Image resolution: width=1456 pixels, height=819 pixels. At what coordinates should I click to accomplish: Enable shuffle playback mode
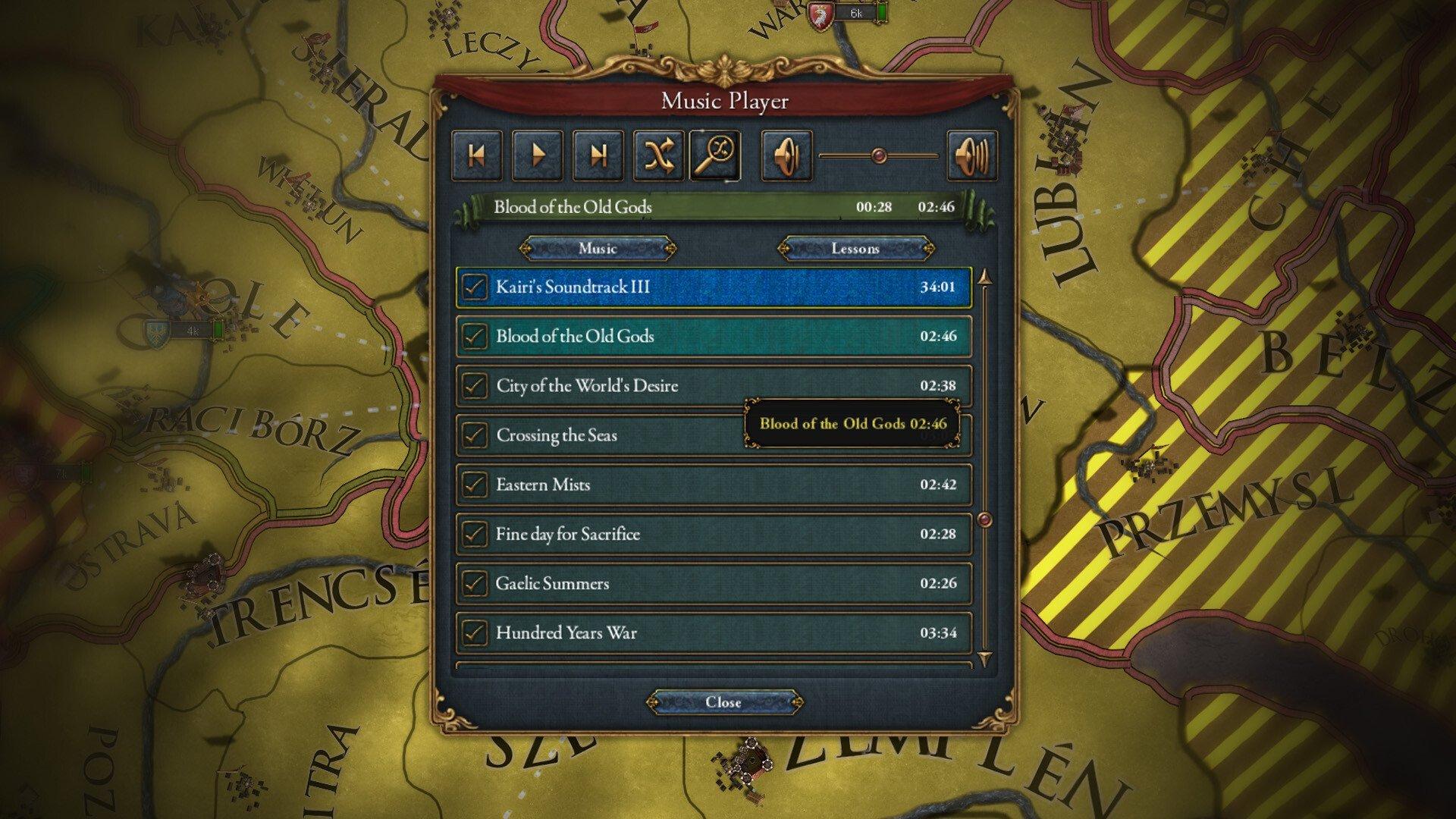pyautogui.click(x=657, y=155)
